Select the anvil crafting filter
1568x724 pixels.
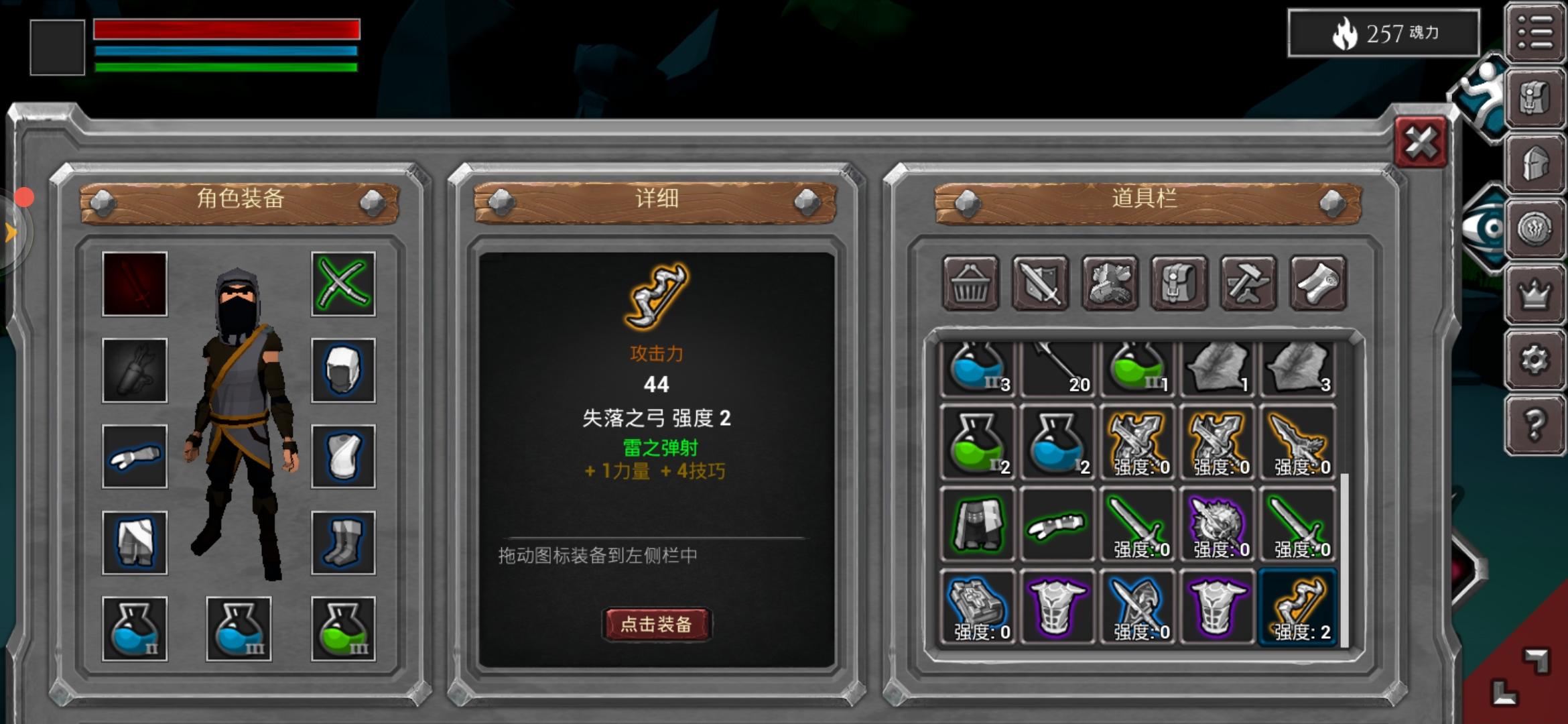pyautogui.click(x=1246, y=283)
